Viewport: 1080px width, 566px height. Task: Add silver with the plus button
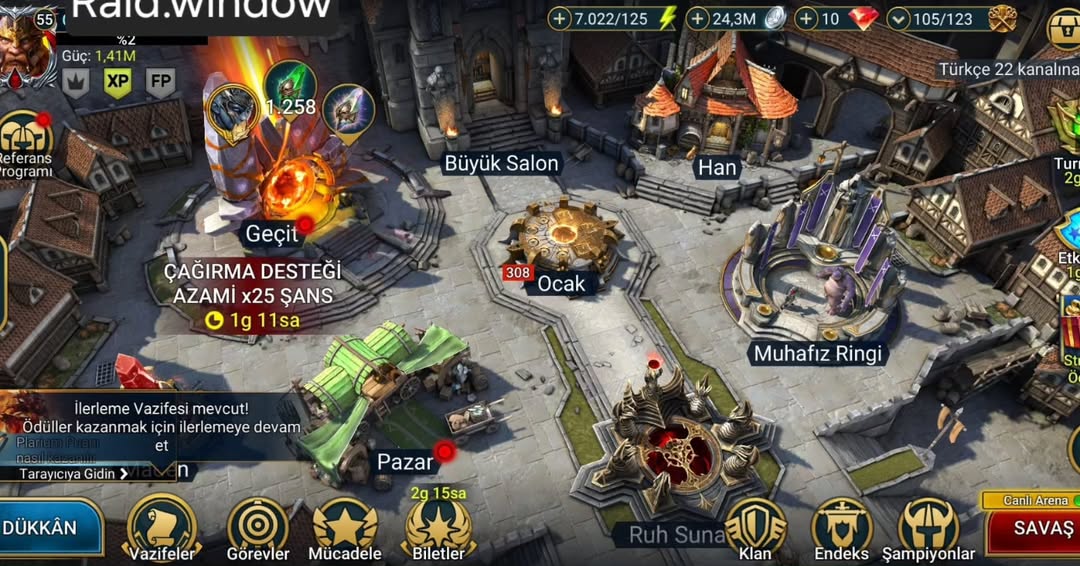pos(698,18)
